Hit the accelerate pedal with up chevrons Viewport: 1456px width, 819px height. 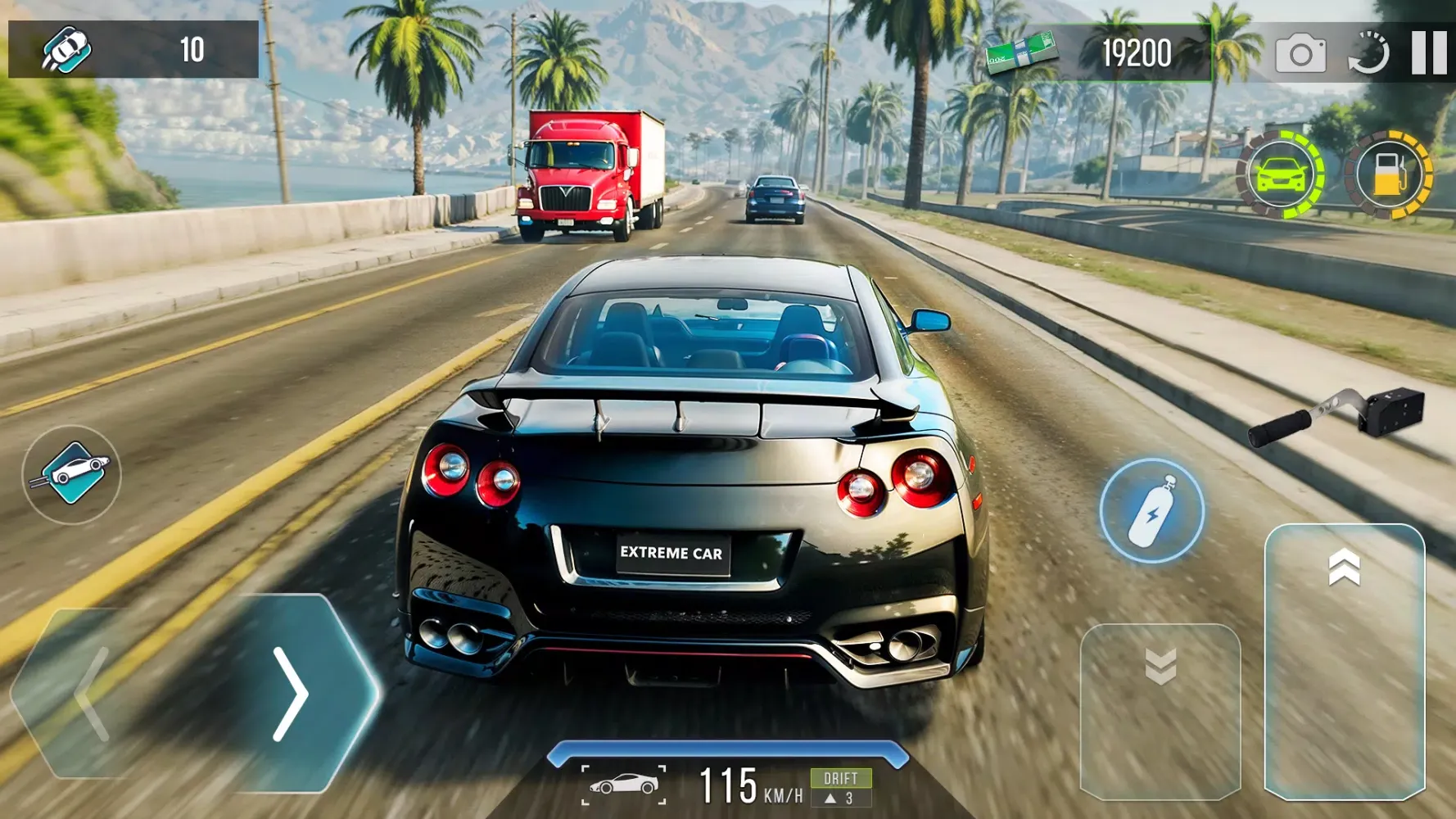tap(1344, 660)
